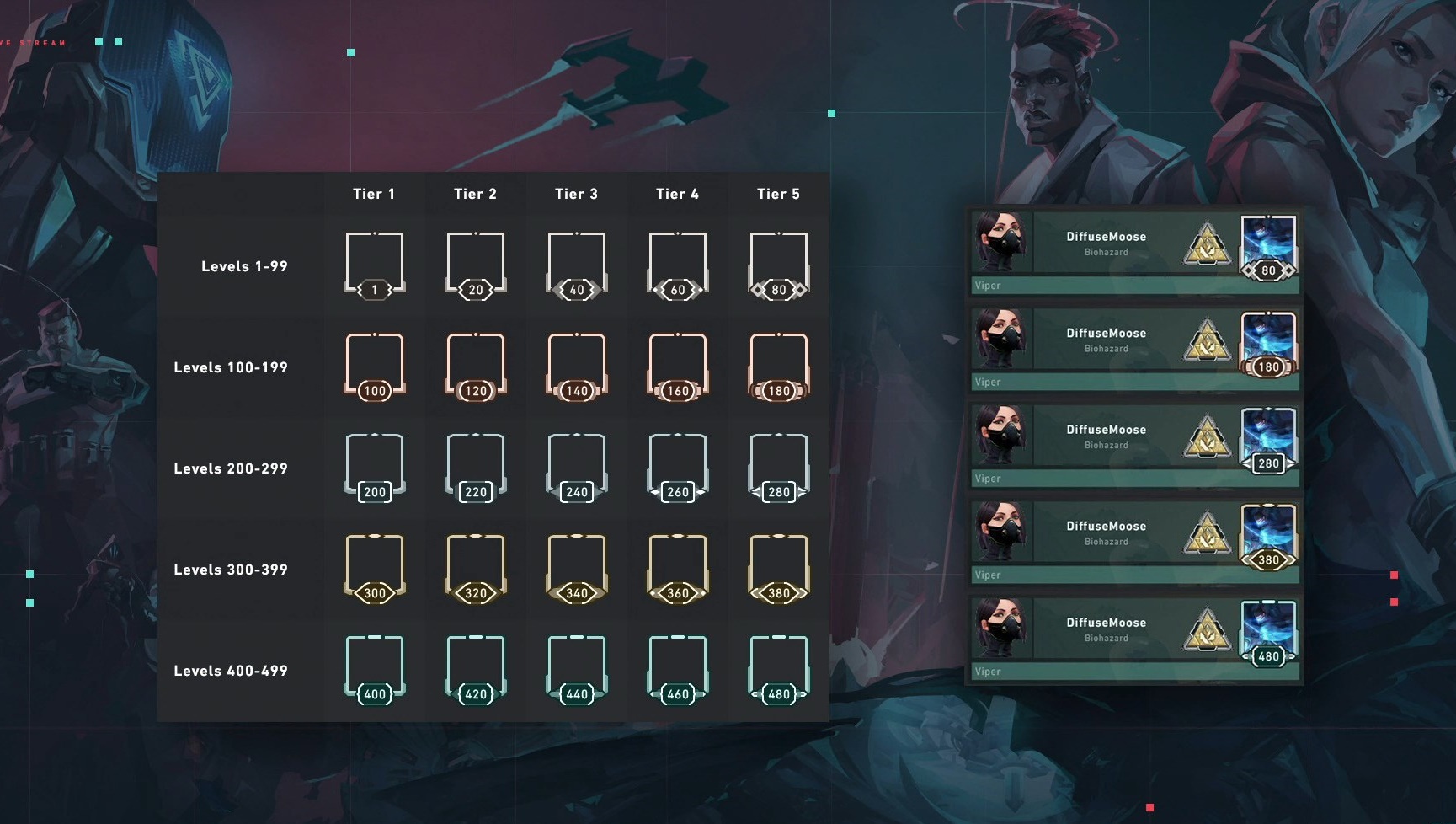Select the level 460 border frame
The height and width of the screenshot is (824, 1456).
678,669
